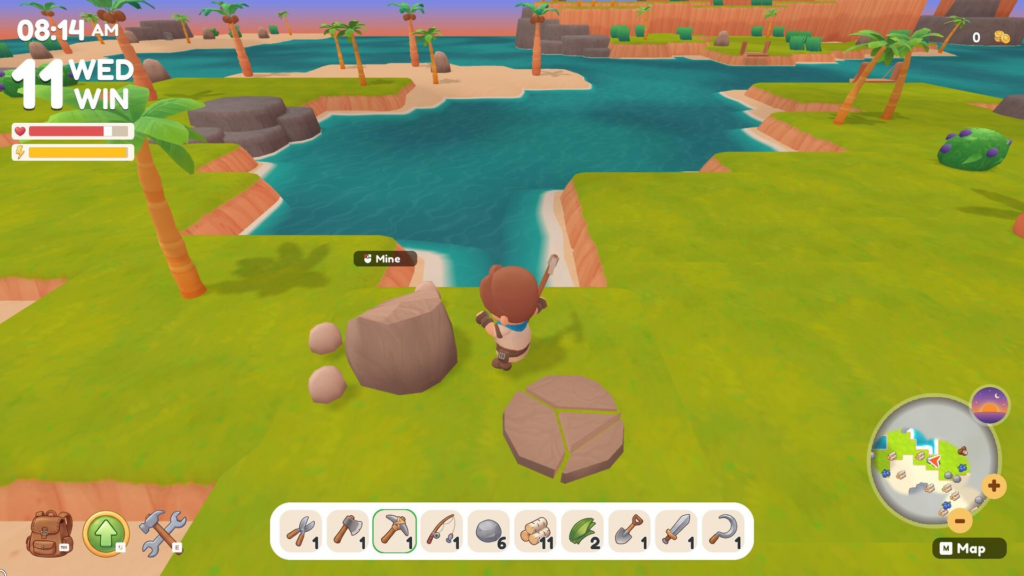
Task: Choose the fishing rod slot
Action: pyautogui.click(x=441, y=530)
